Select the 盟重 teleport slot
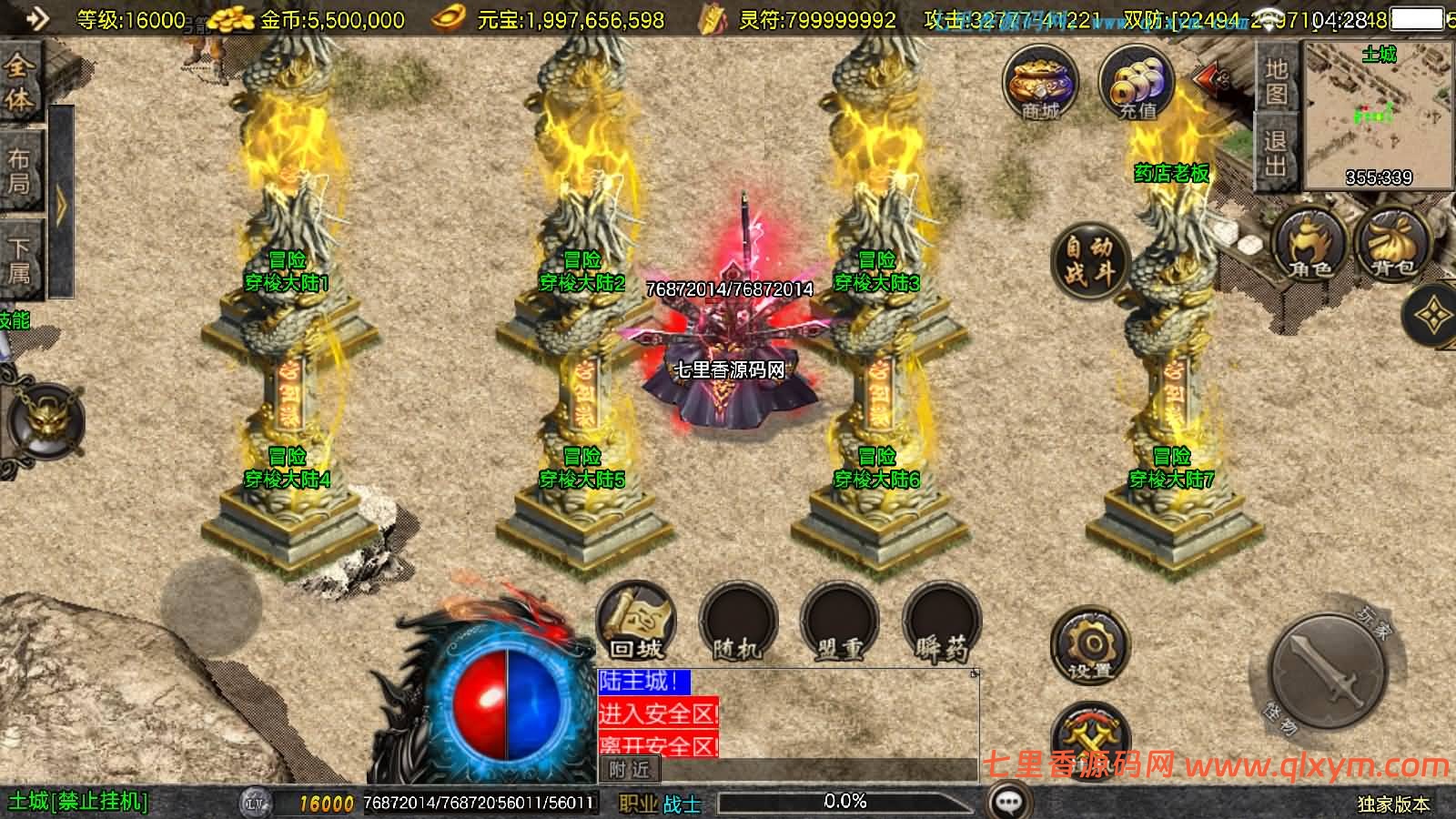The image size is (1456, 819). (839, 623)
